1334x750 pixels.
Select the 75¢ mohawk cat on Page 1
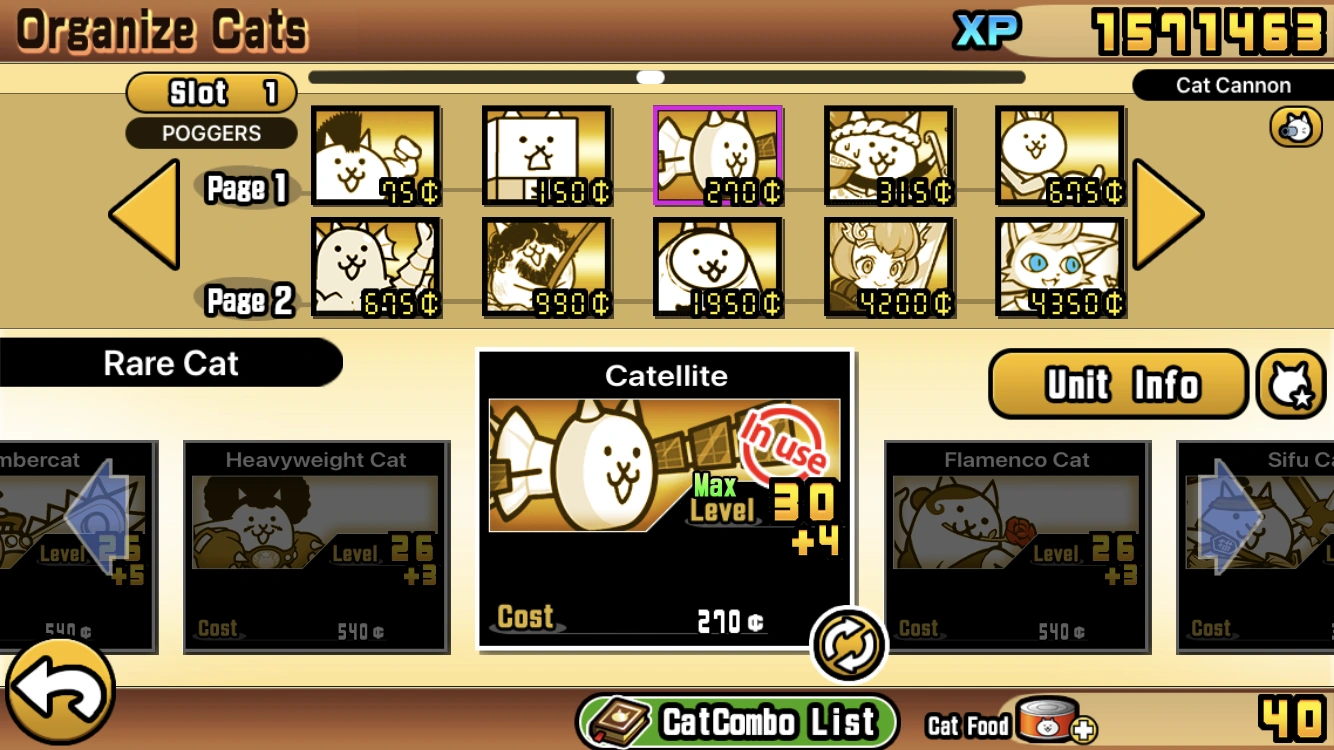point(375,155)
